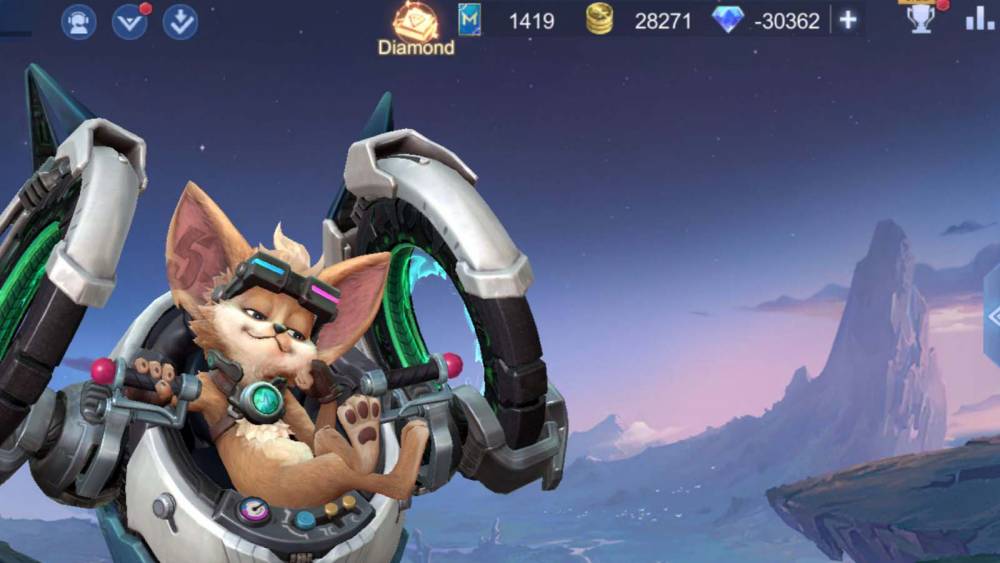
Task: Open the trophy achievements icon
Action: [x=921, y=18]
